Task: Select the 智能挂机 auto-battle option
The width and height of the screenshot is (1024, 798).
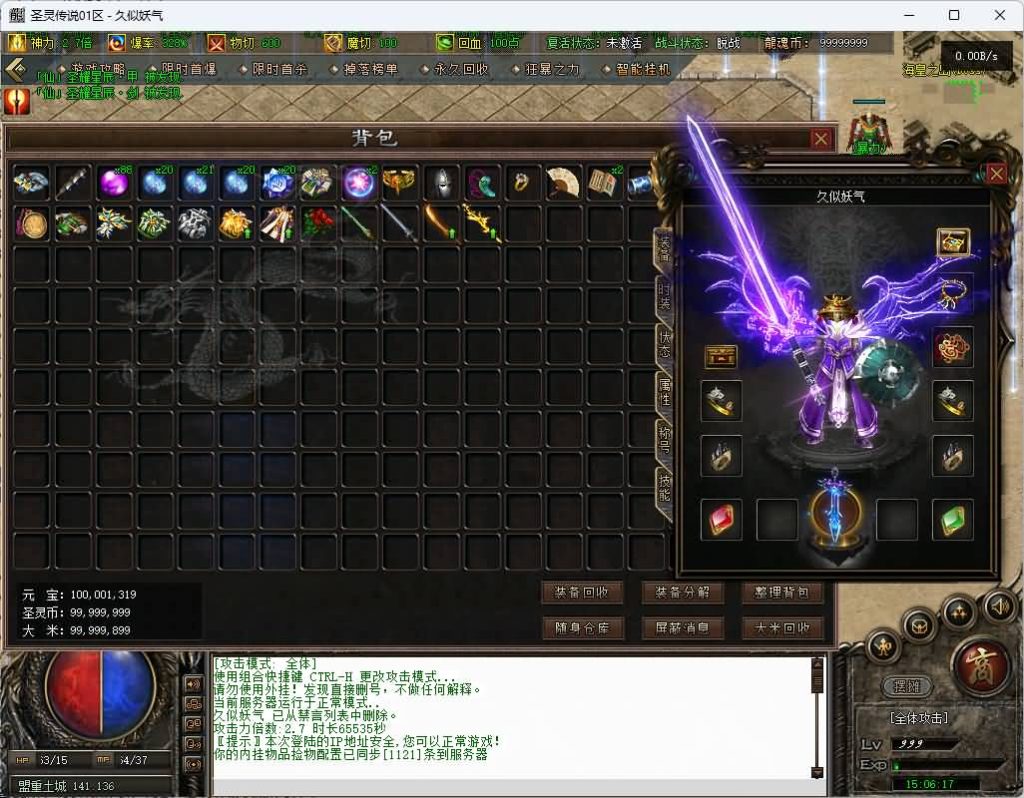Action: pos(641,70)
